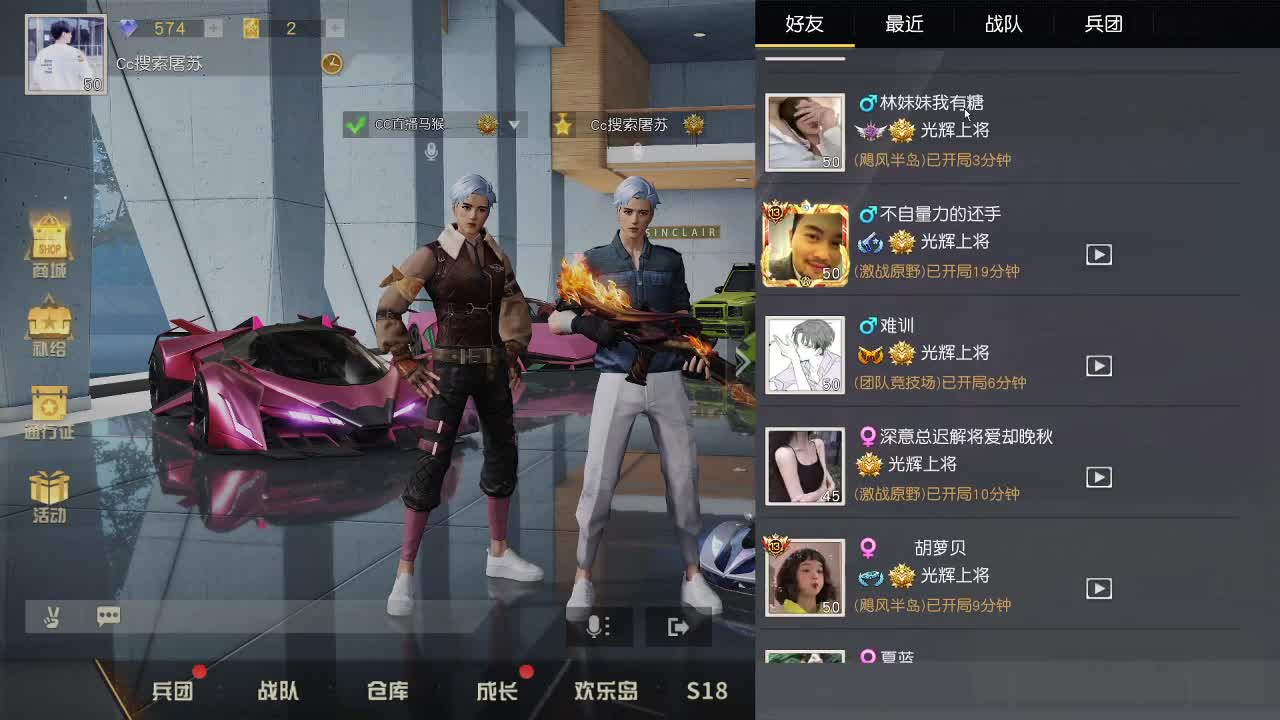Image resolution: width=1280 pixels, height=720 pixels.
Task: Expand the dropdown next to CC直播马猴's badge
Action: (x=515, y=126)
